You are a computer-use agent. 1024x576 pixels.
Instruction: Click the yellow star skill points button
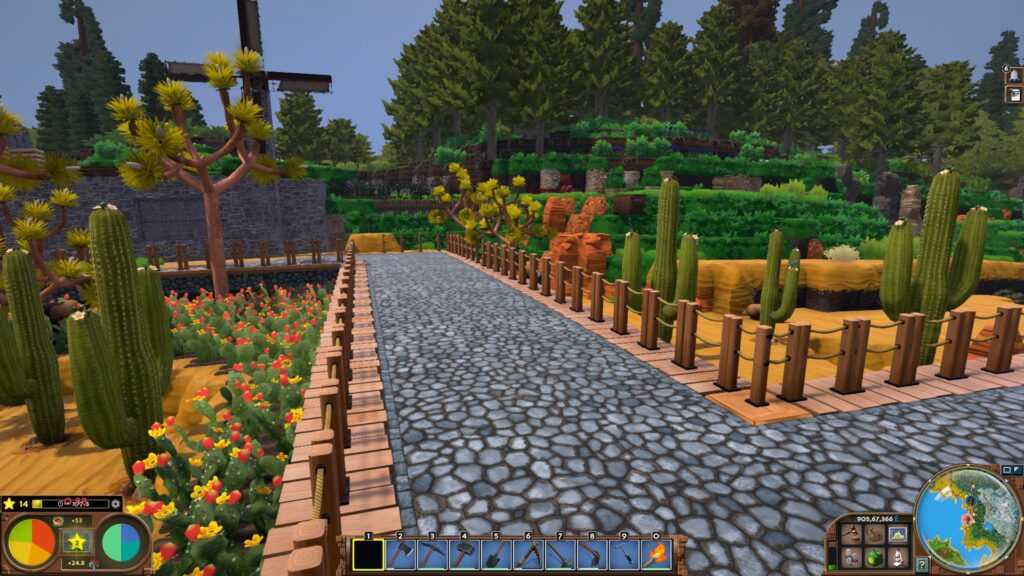pos(76,542)
